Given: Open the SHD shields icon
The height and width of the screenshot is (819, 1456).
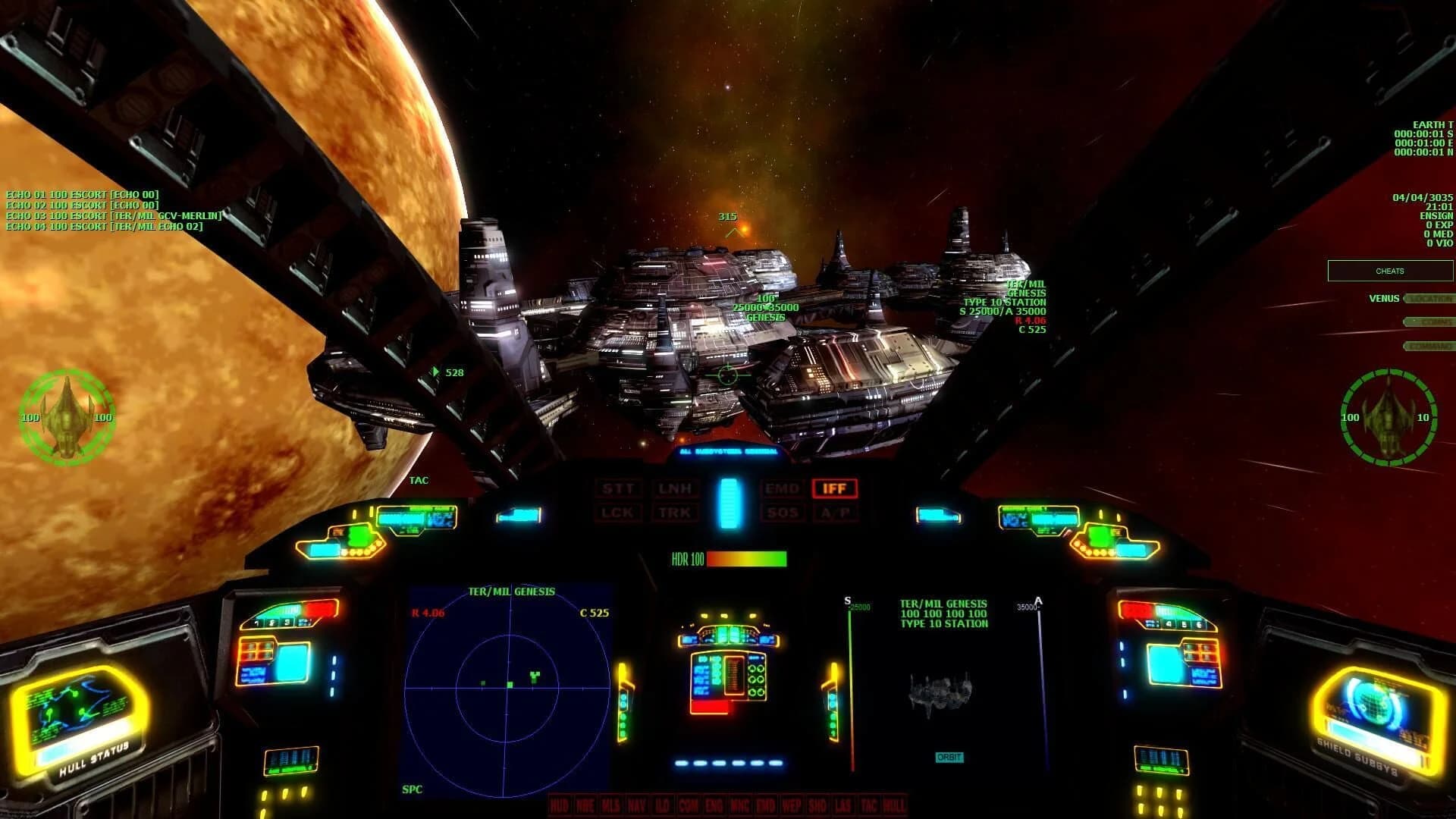Looking at the screenshot, I should tap(818, 805).
